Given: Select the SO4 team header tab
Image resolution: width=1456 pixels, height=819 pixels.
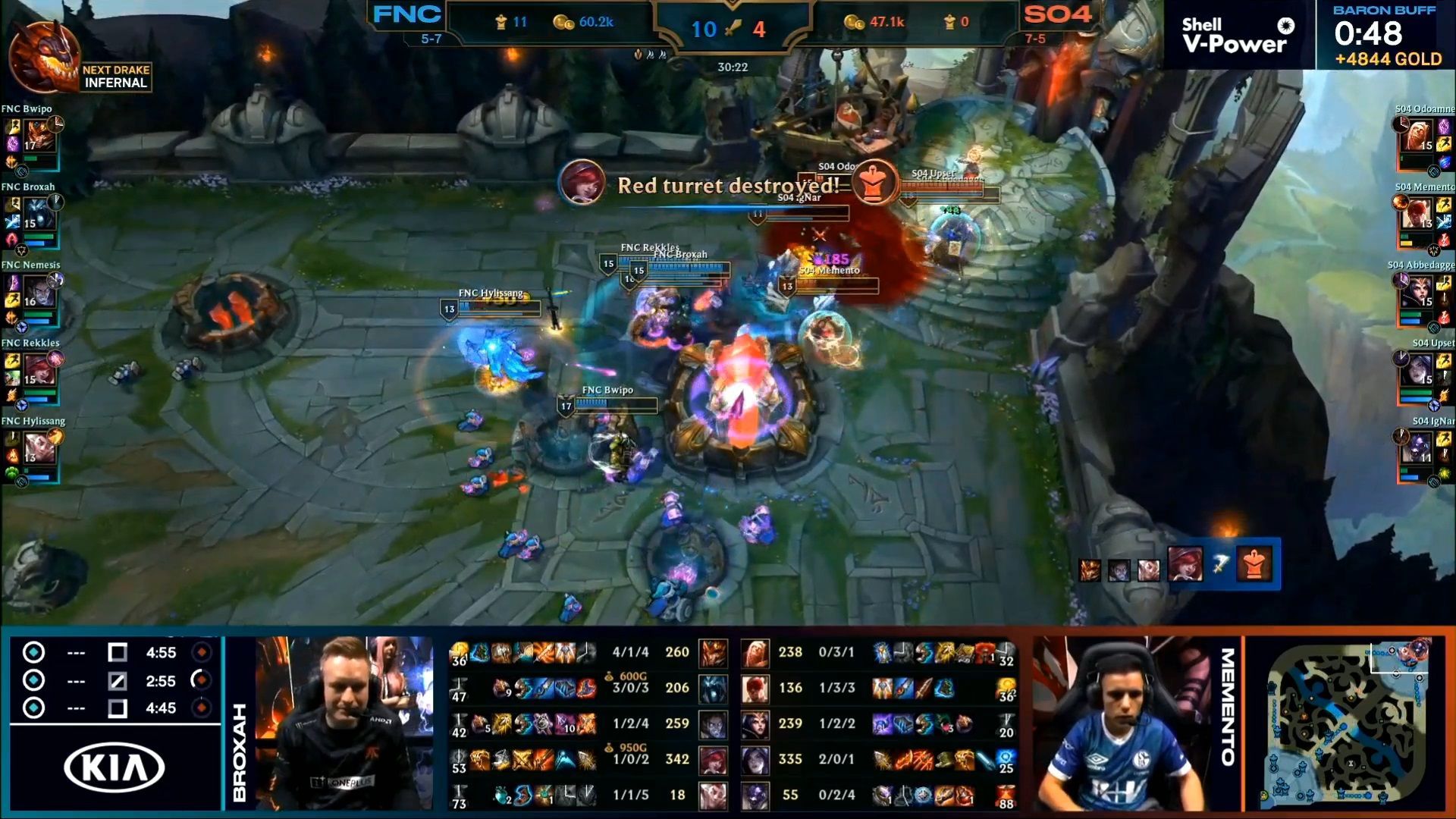Looking at the screenshot, I should click(1057, 13).
